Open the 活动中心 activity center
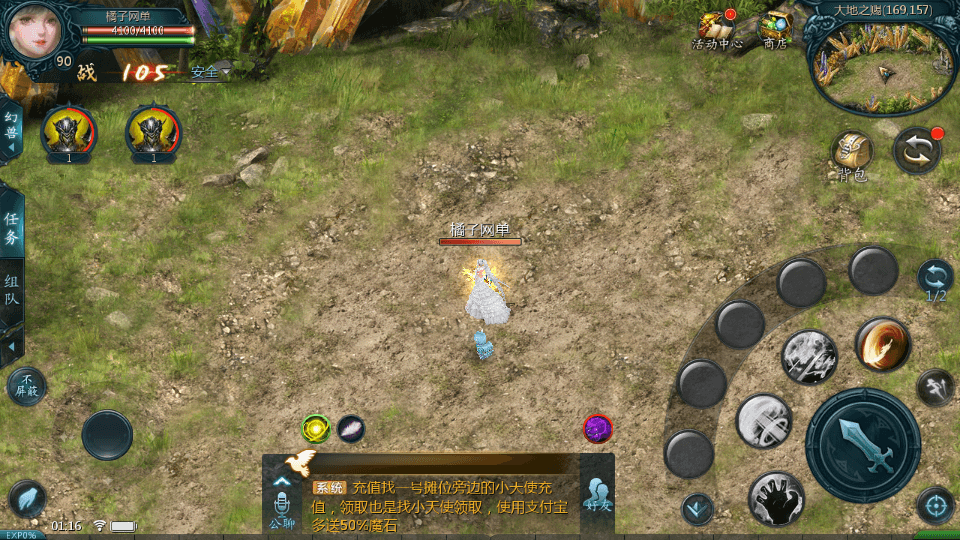 click(716, 30)
